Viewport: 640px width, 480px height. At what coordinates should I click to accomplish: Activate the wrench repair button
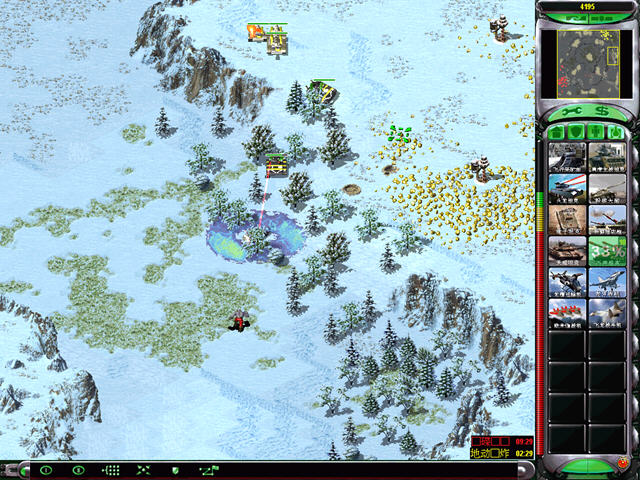[x=567, y=111]
